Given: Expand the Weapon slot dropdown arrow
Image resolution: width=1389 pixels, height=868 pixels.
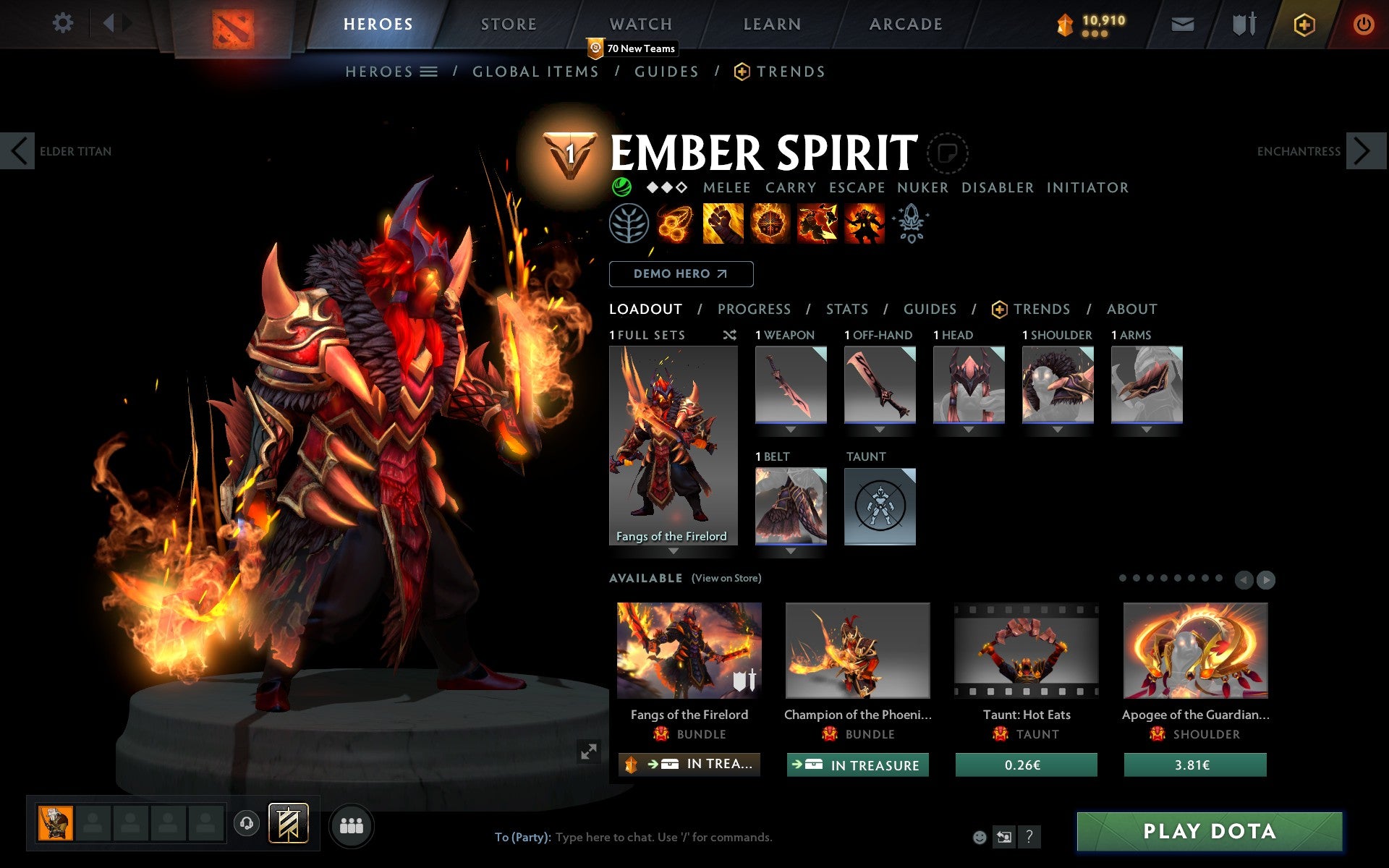Looking at the screenshot, I should [791, 428].
